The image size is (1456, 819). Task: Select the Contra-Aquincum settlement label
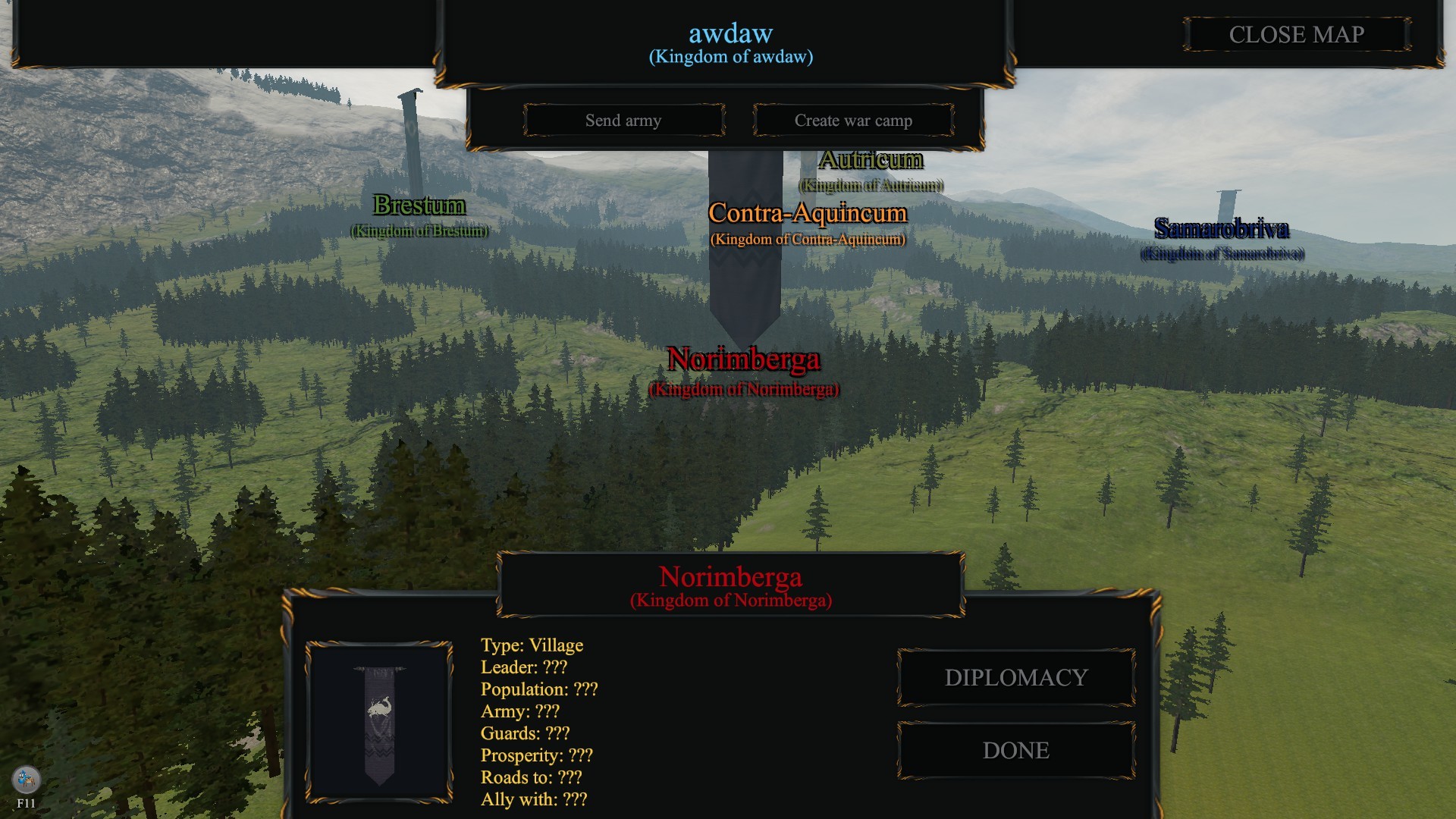(808, 214)
